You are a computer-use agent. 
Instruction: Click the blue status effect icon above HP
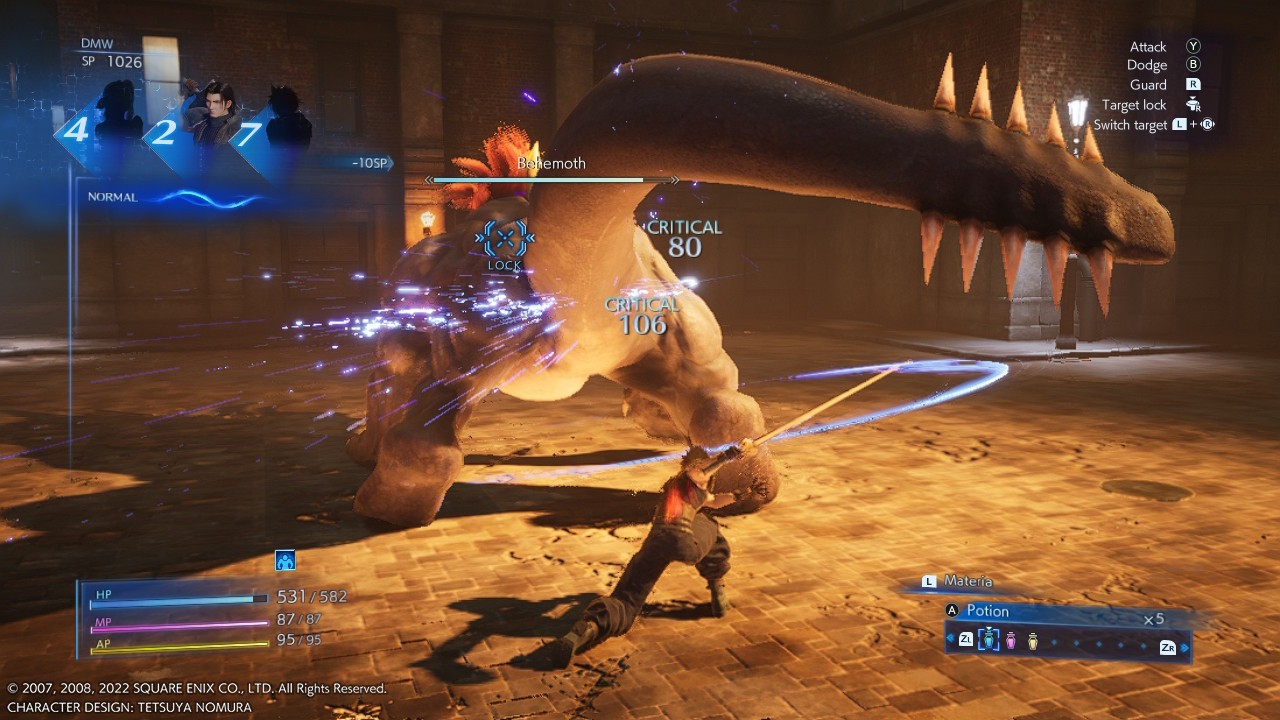tap(285, 561)
